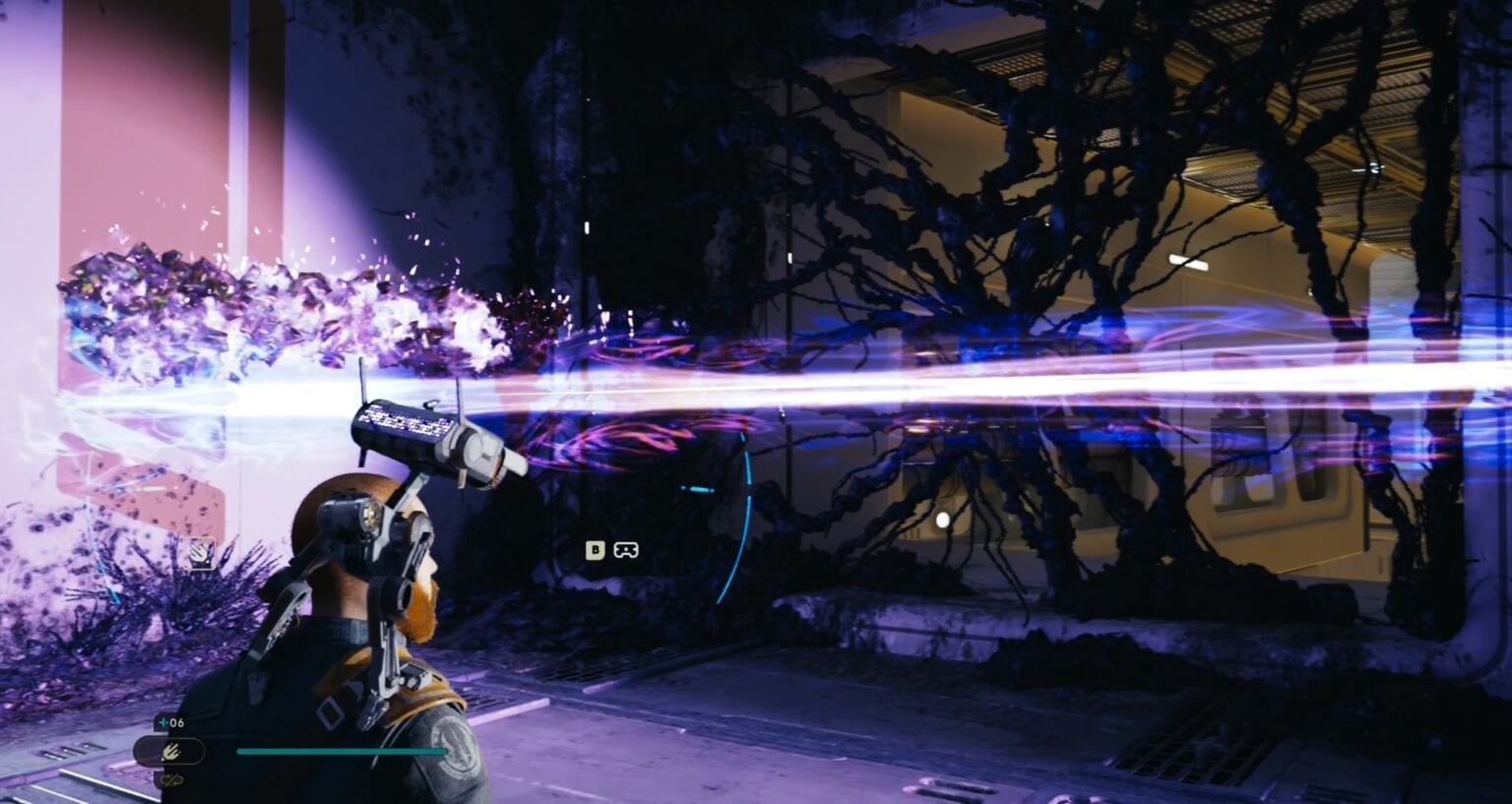Viewport: 1512px width, 804px height.
Task: Select the active hand stance icon
Action: pos(169,752)
